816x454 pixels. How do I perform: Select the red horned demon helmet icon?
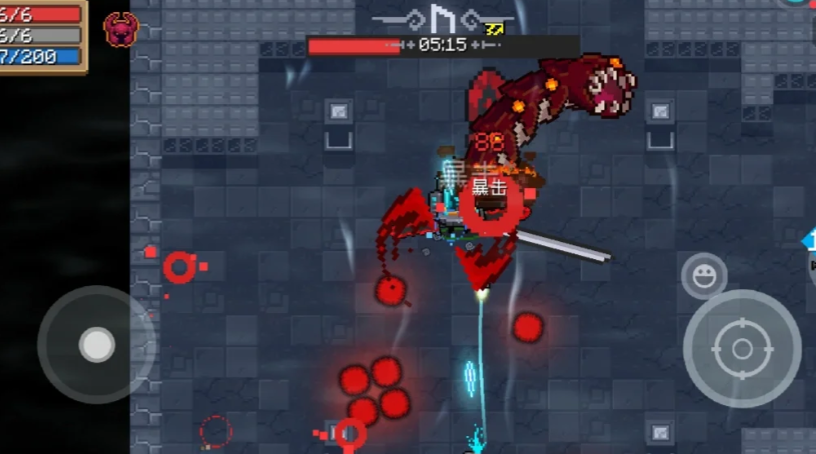click(121, 31)
